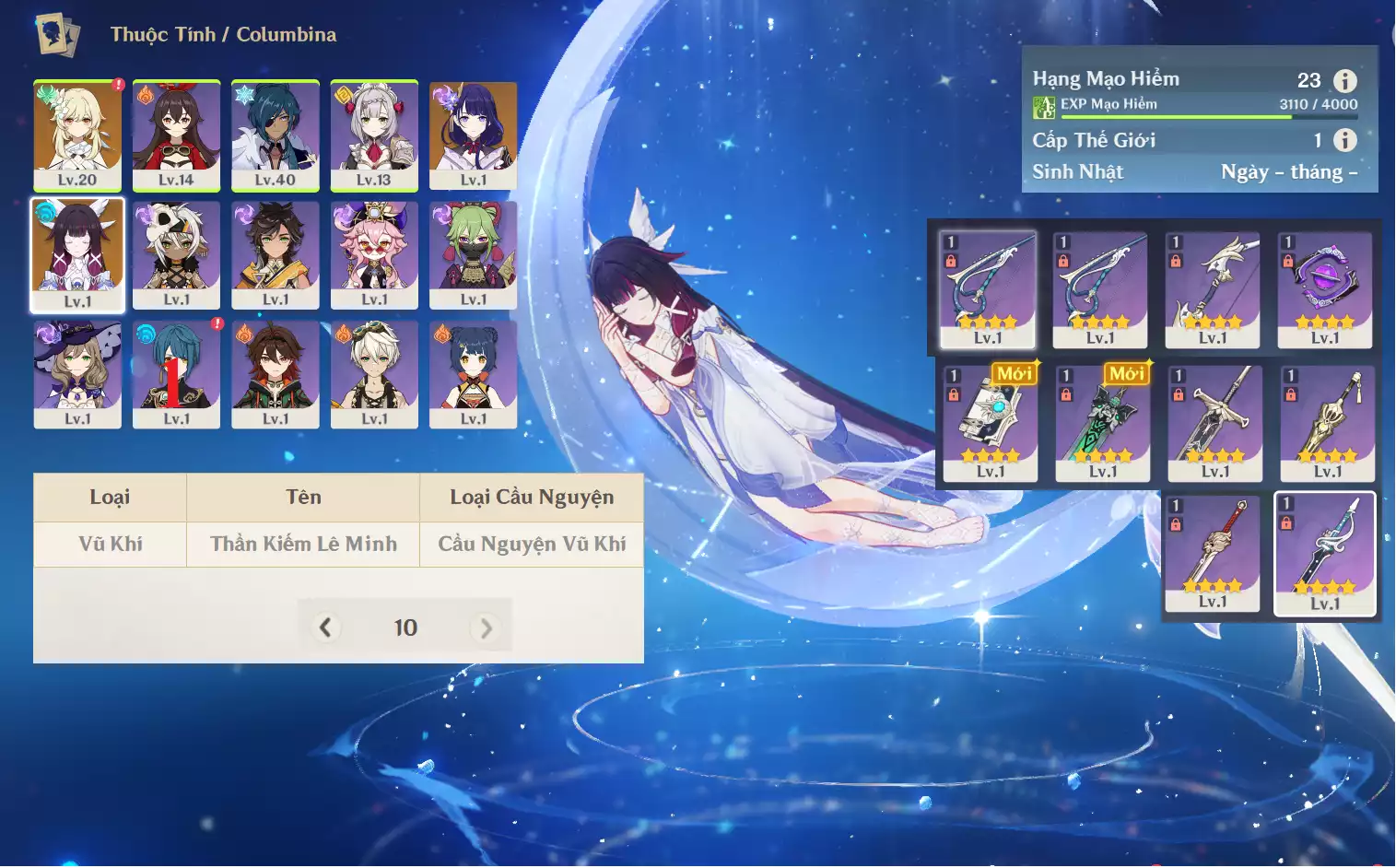
Task: Select Xiangling's character portrait
Action: coord(473,373)
